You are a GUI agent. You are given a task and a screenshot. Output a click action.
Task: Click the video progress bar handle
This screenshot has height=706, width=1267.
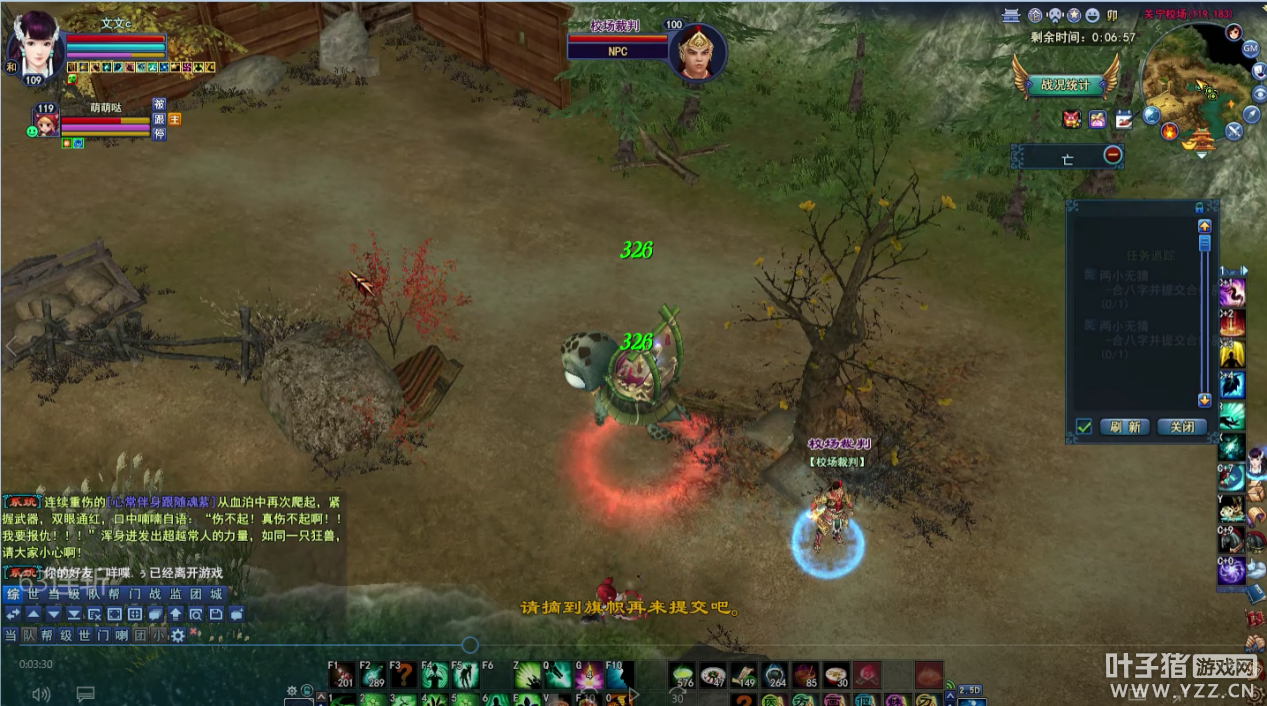[x=470, y=645]
